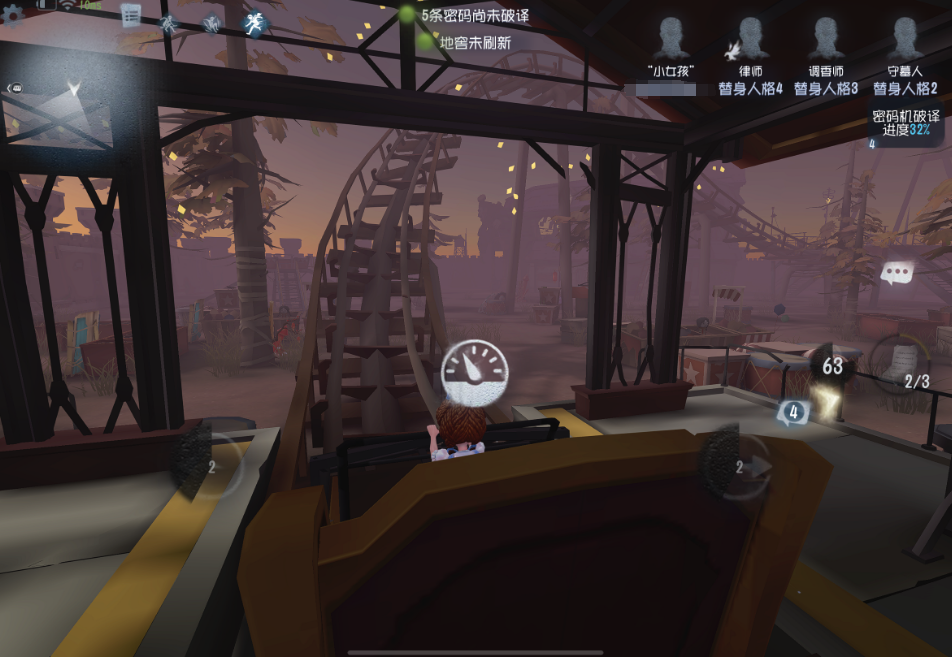Expand the chat bubble on the left edge
Viewport: 952px width, 657px height.
pos(15,89)
